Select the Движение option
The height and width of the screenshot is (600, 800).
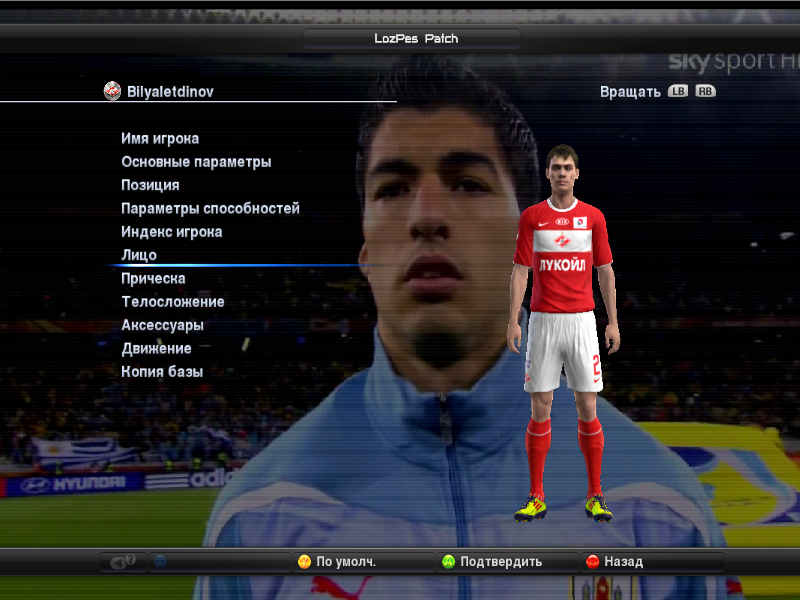(156, 349)
